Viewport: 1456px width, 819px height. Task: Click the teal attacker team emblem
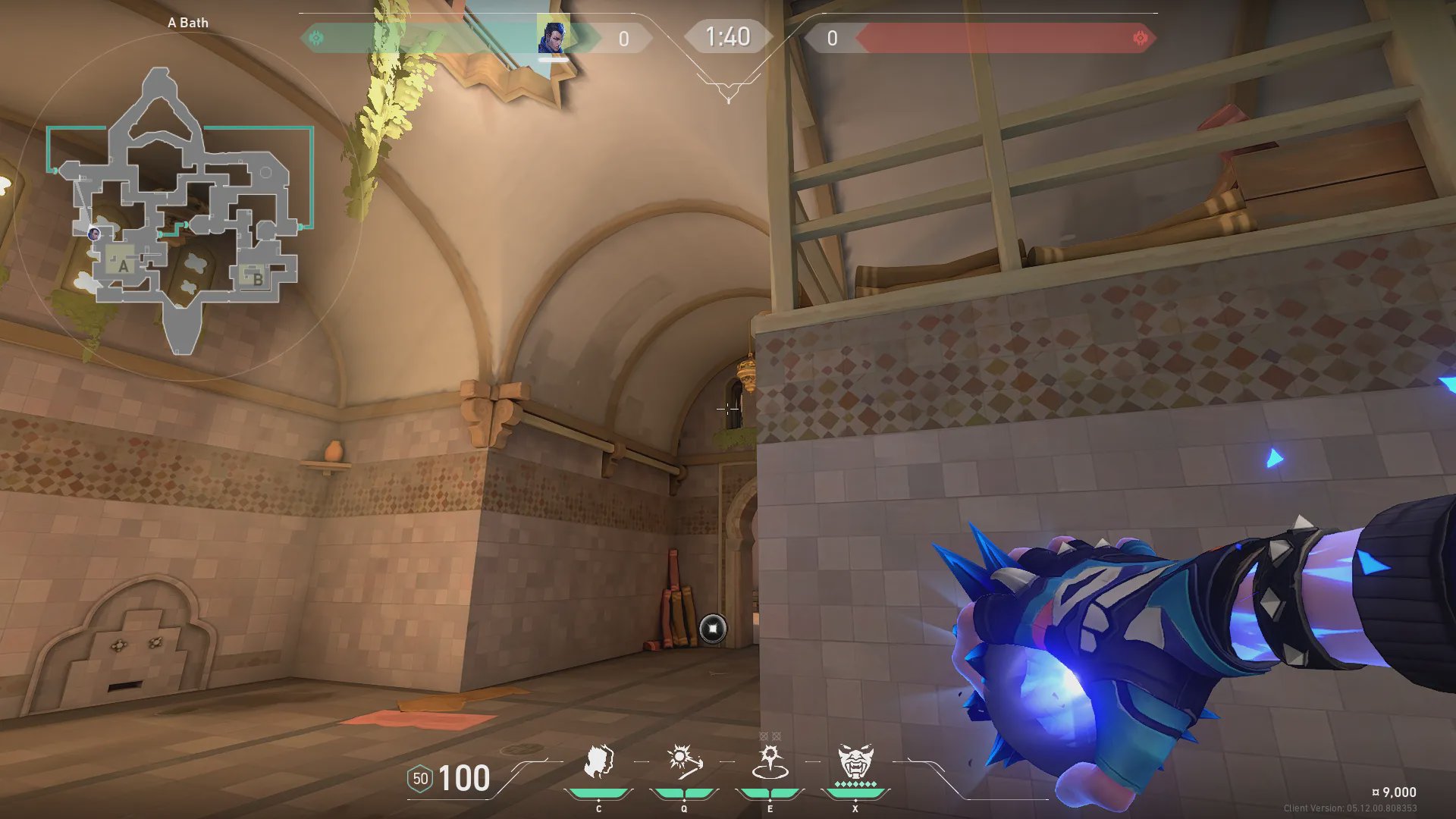[317, 38]
